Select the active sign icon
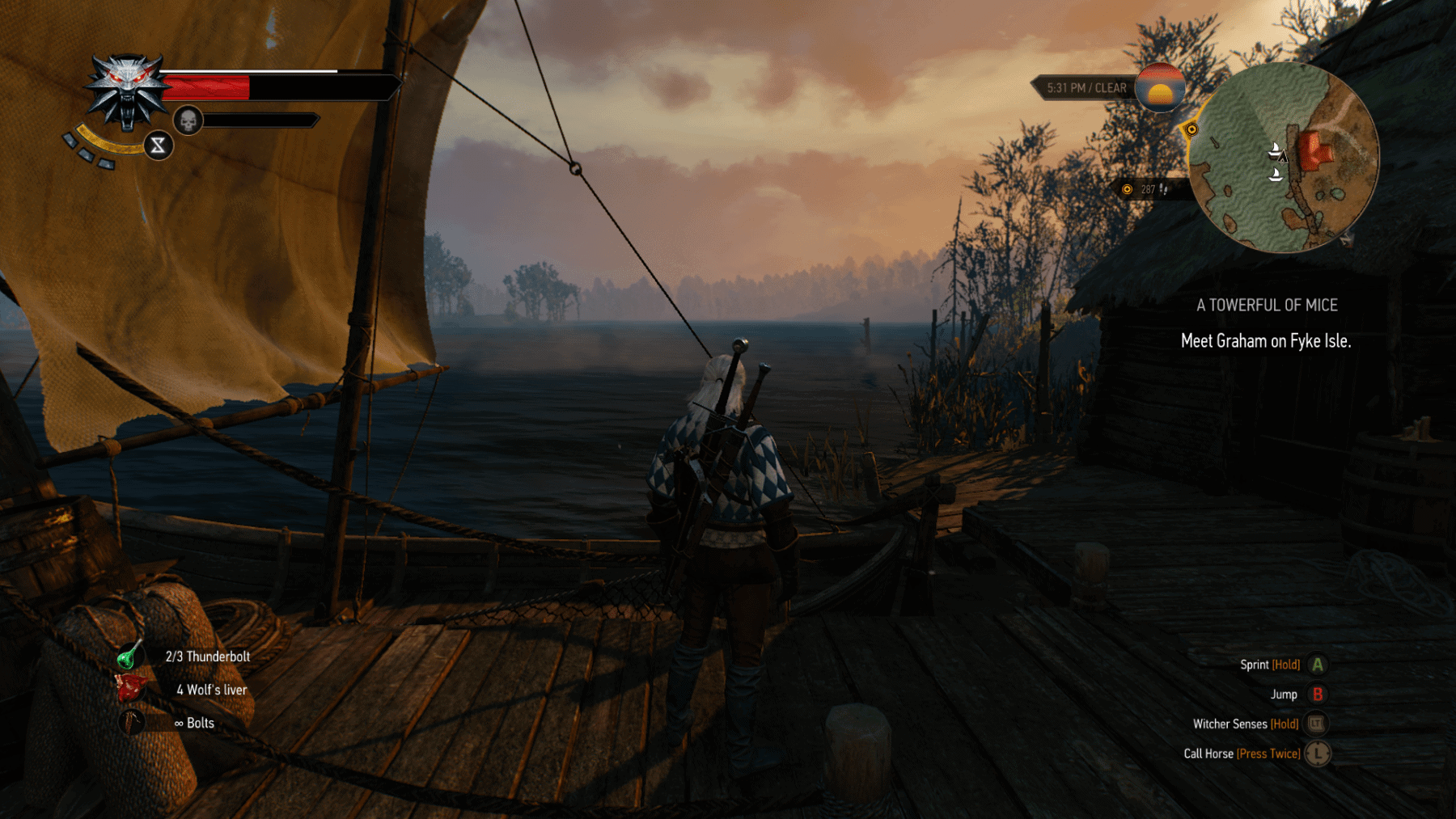The height and width of the screenshot is (819, 1456). tap(158, 146)
